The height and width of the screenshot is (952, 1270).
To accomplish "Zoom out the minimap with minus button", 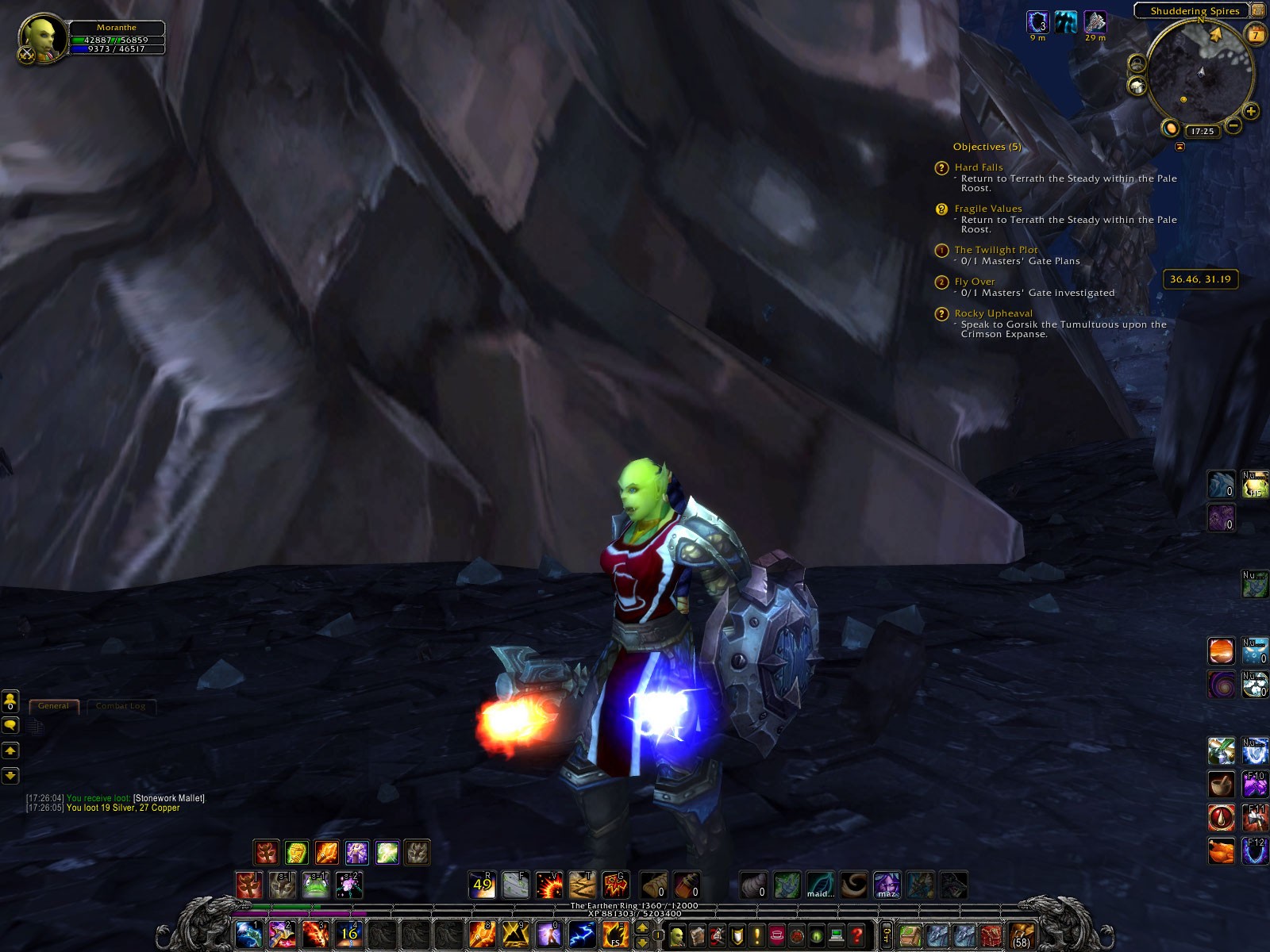I will tap(1233, 125).
